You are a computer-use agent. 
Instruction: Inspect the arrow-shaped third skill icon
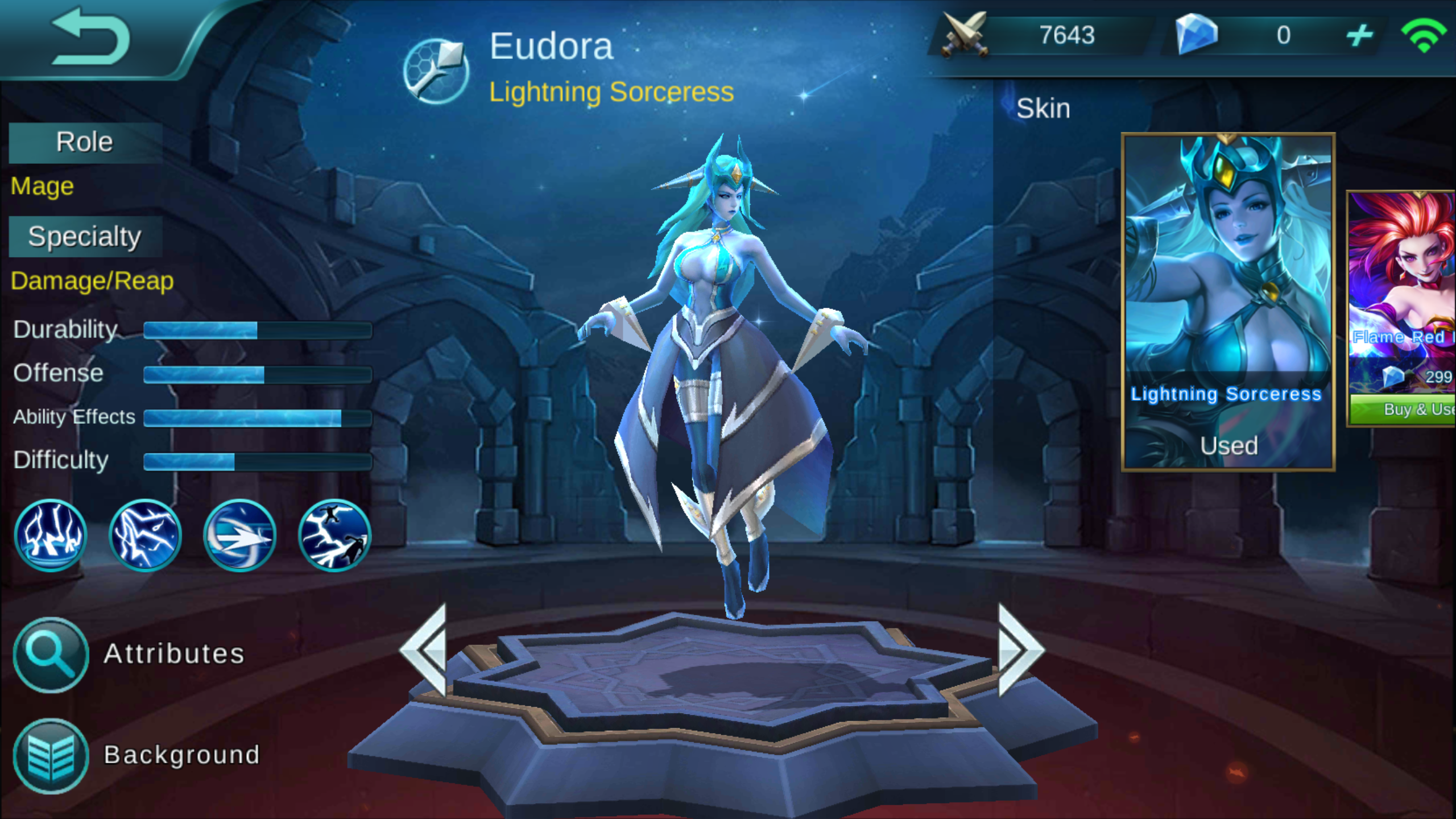[x=238, y=535]
